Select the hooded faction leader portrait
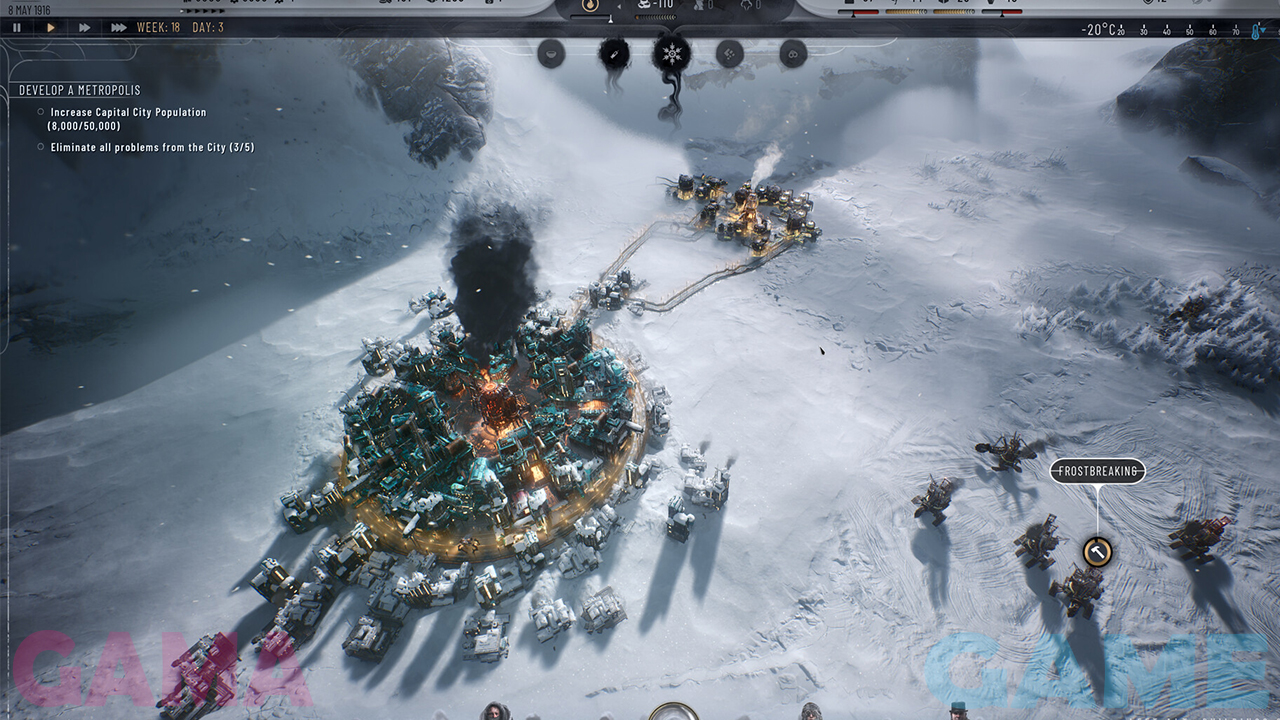 (494, 712)
